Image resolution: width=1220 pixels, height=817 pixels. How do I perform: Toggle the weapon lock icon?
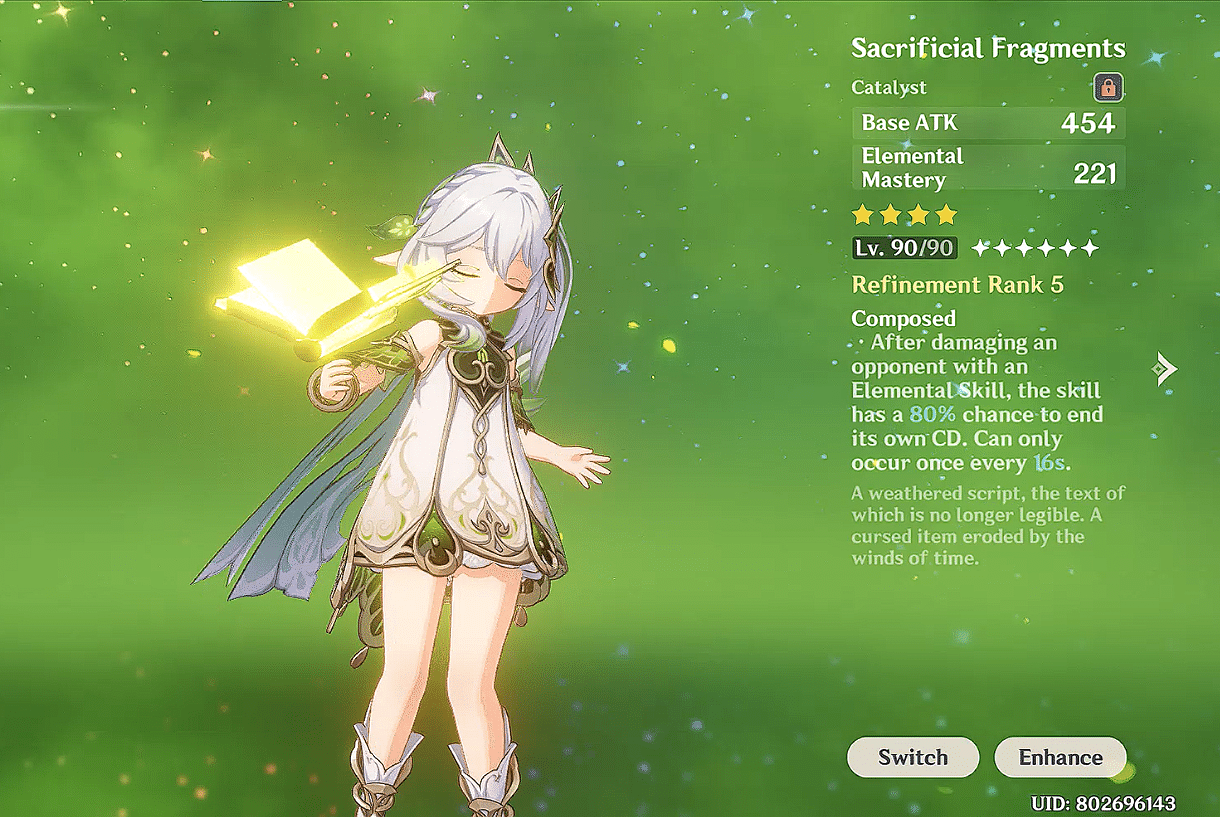1108,88
